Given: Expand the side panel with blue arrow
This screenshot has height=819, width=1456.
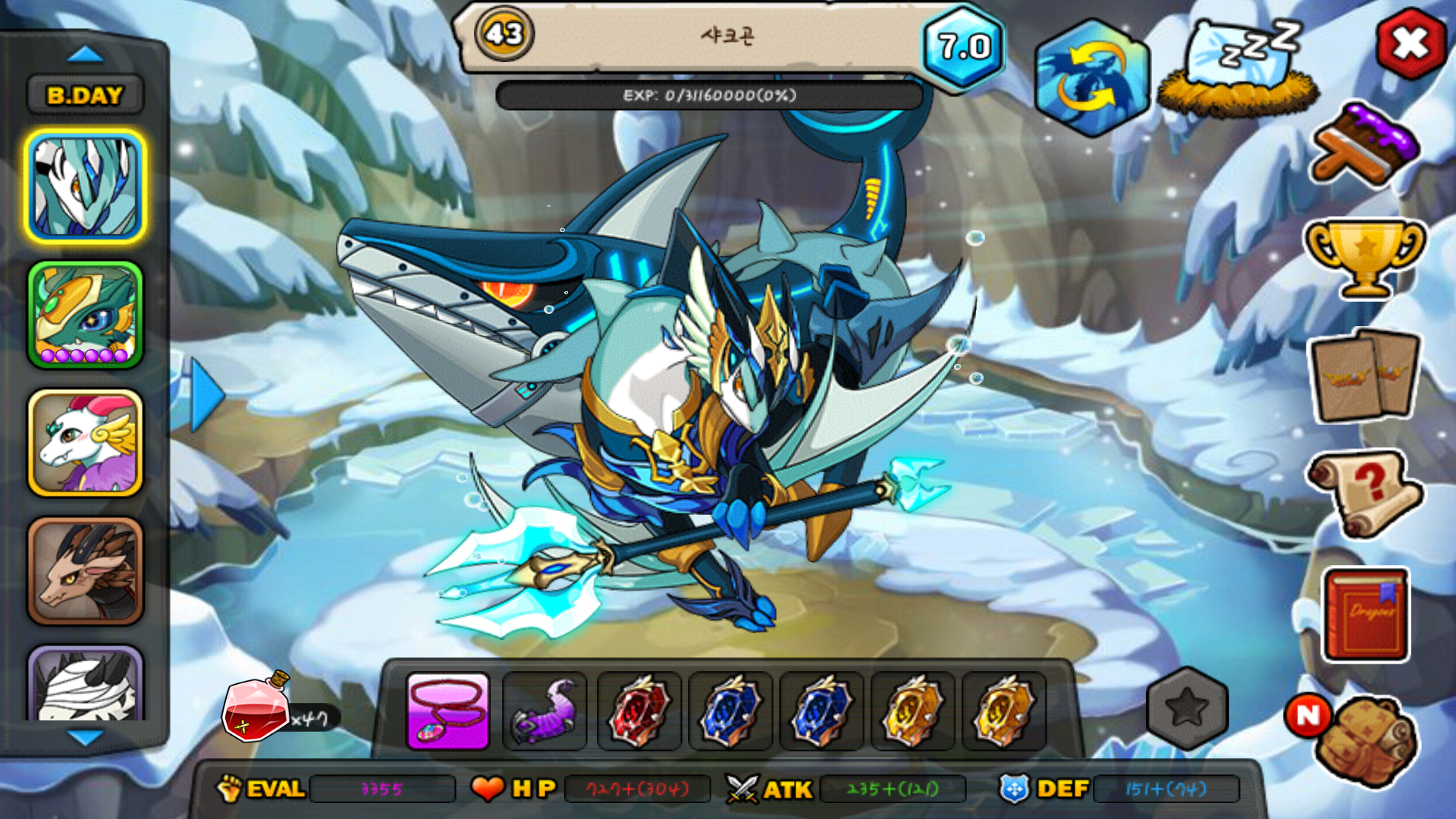Looking at the screenshot, I should click(206, 395).
